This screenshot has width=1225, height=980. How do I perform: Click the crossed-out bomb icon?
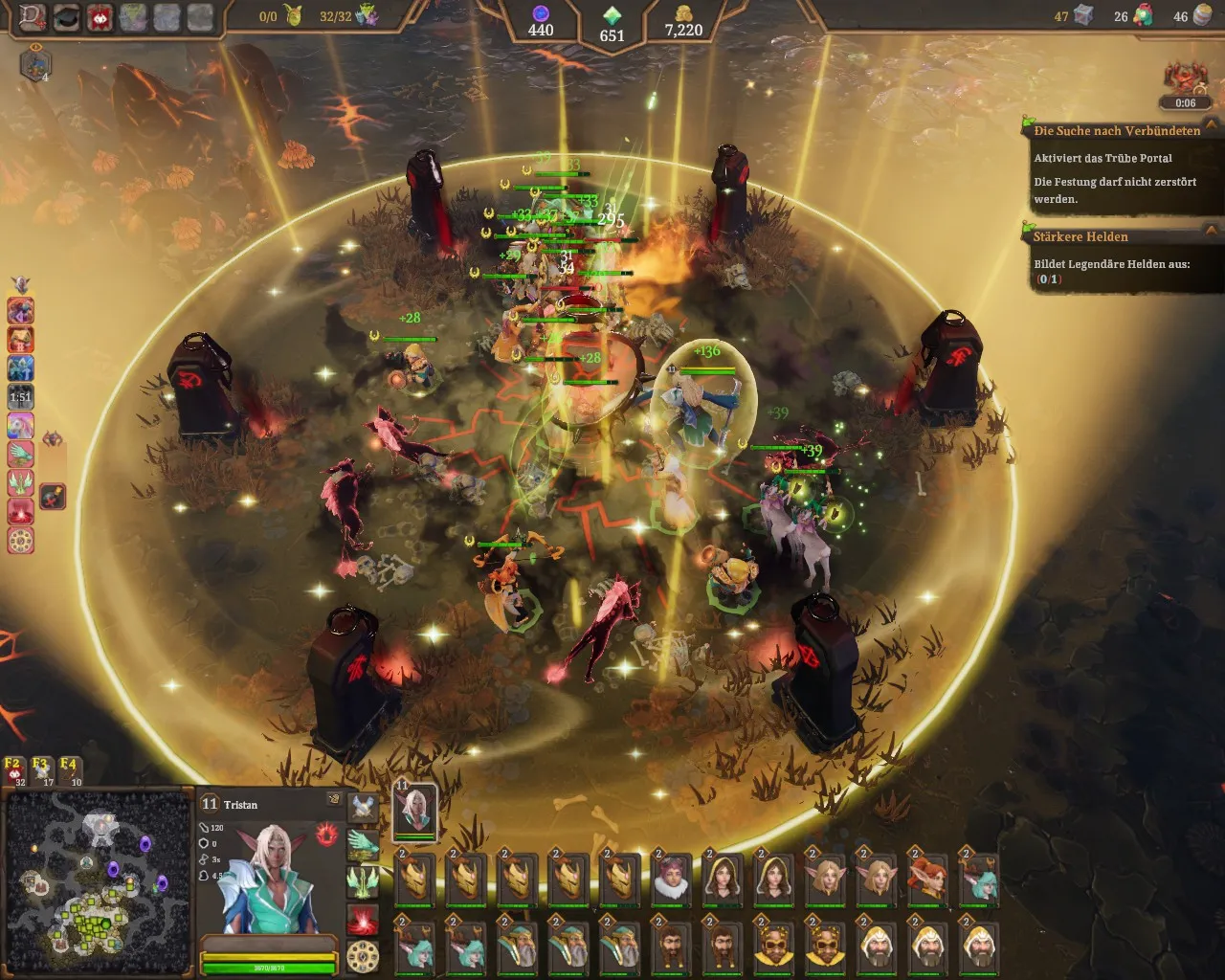(x=53, y=496)
